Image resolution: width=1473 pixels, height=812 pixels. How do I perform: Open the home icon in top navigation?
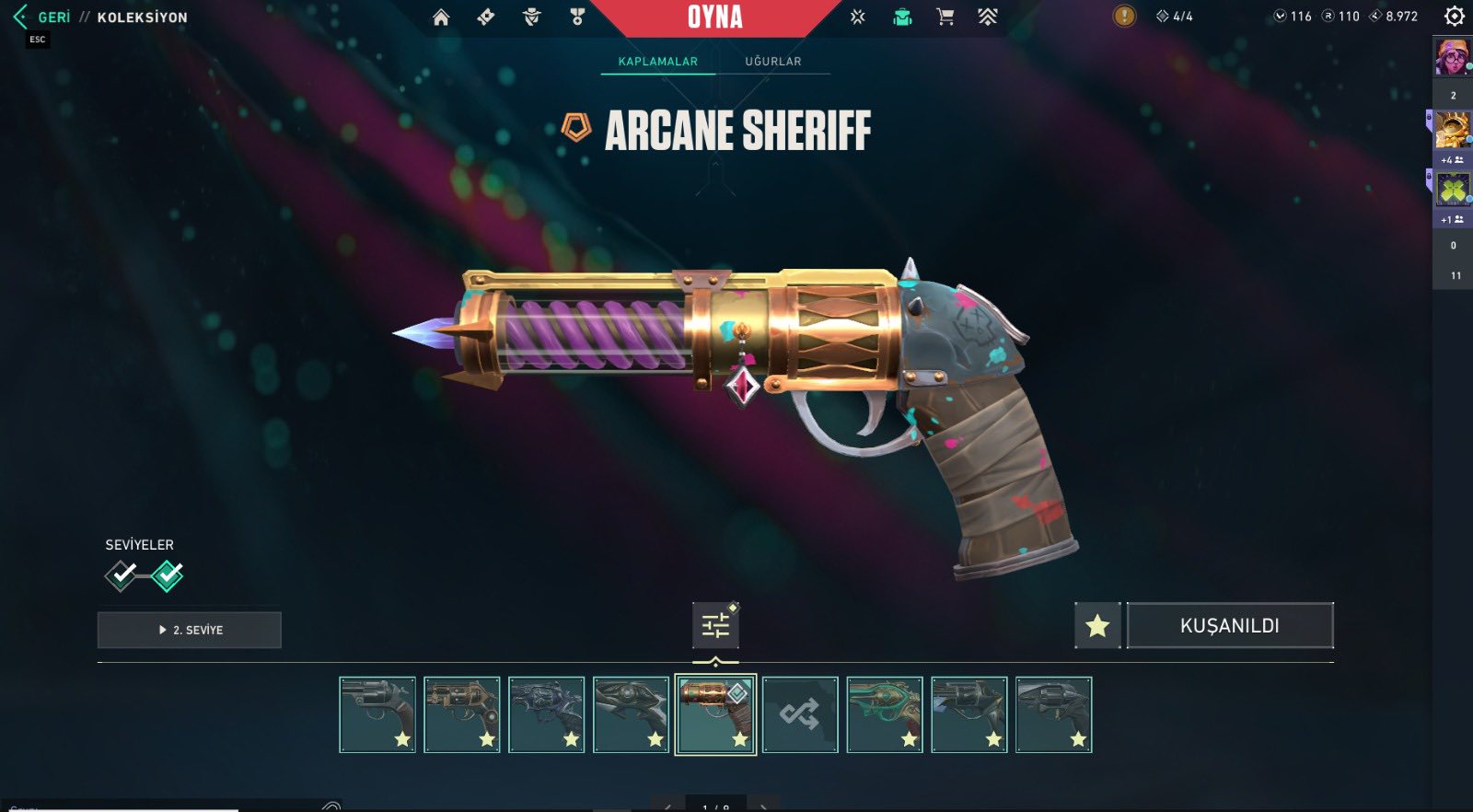[441, 17]
